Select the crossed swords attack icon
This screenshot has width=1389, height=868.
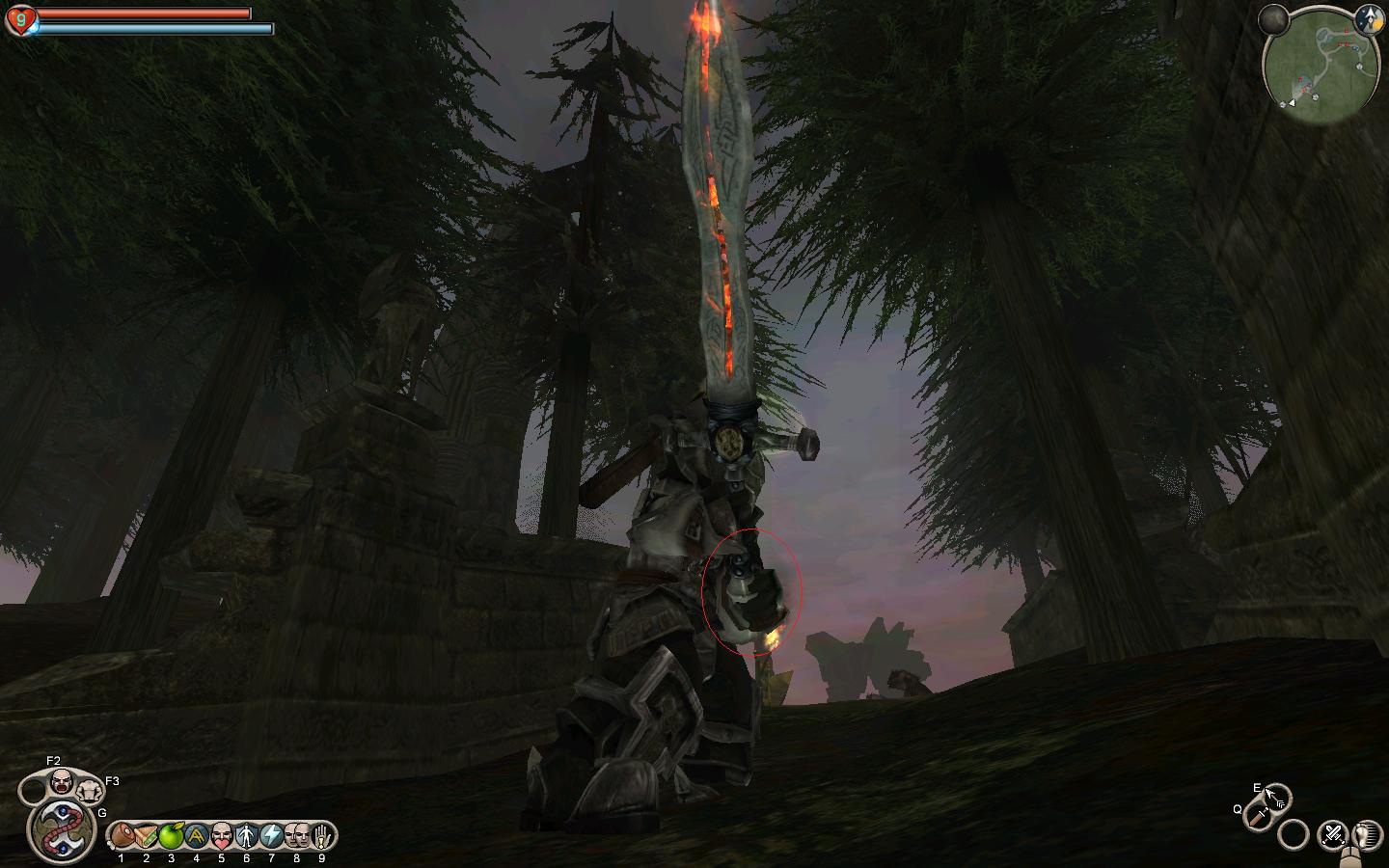[x=1334, y=833]
